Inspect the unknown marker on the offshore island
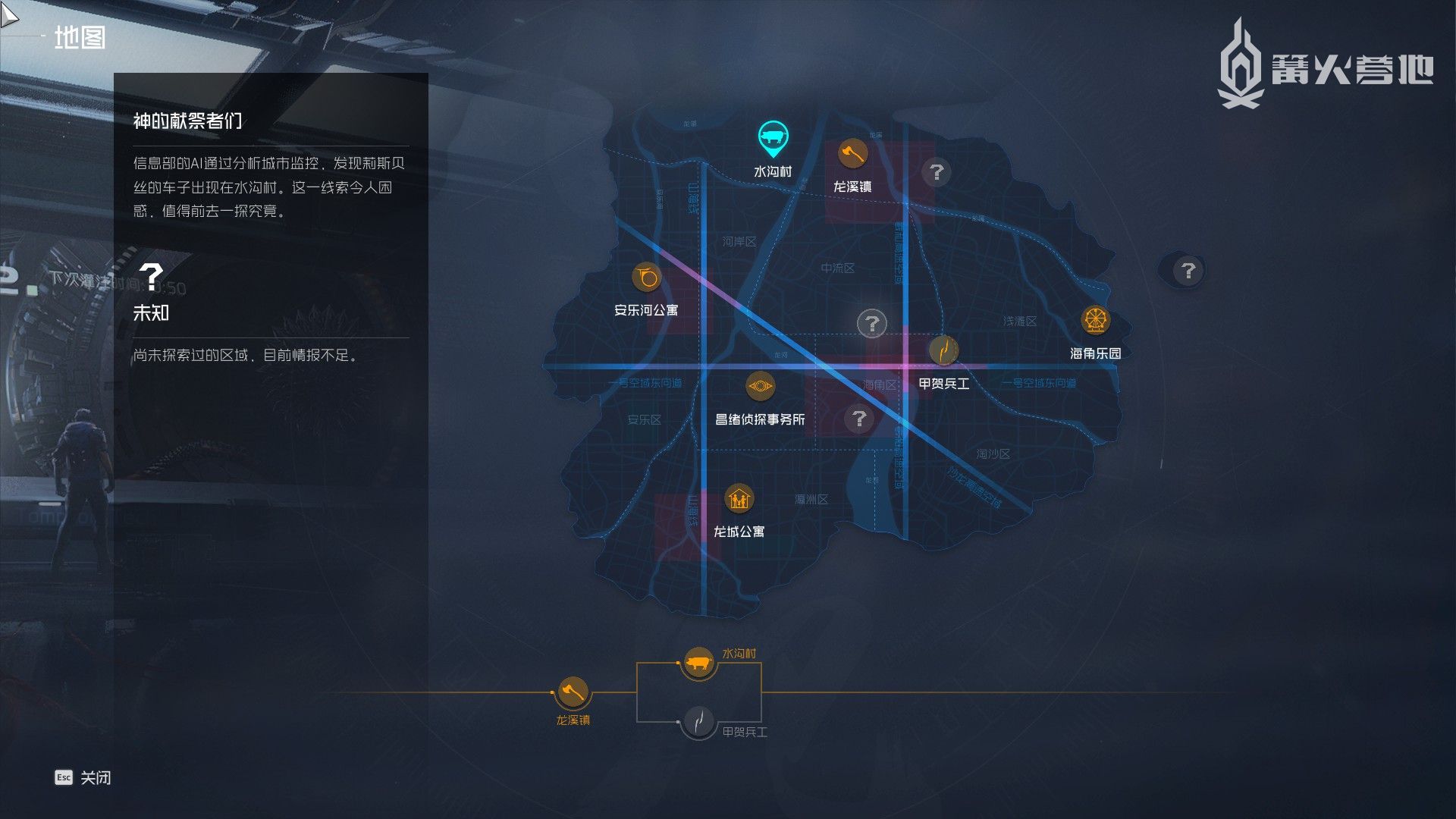 tap(1188, 271)
